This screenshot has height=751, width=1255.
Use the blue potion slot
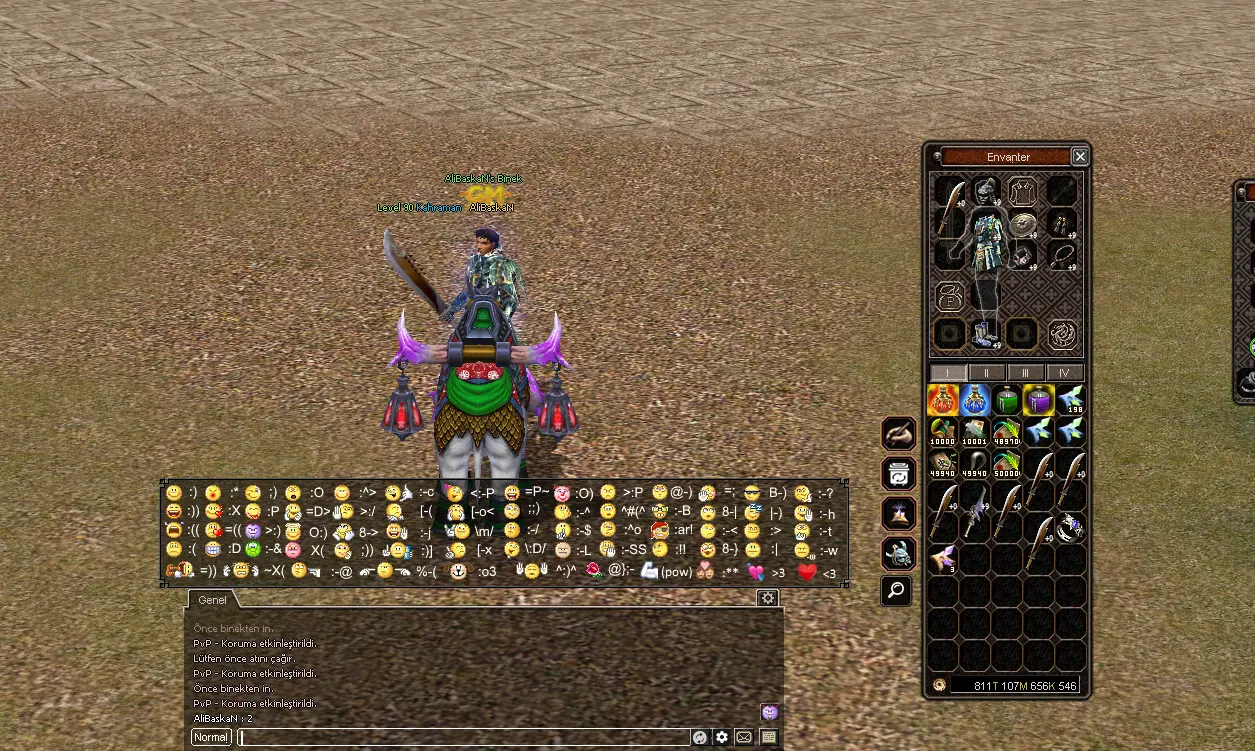[975, 400]
